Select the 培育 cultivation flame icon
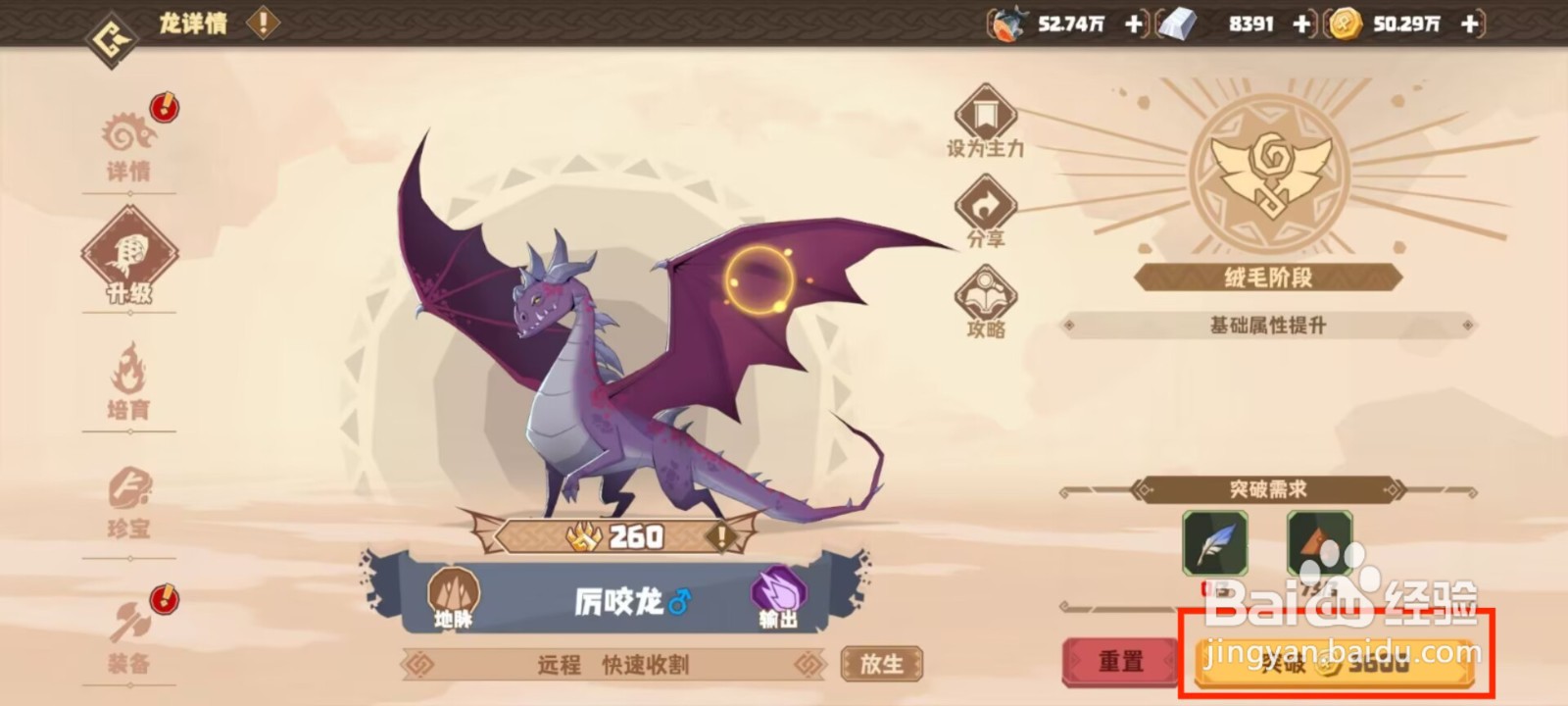This screenshot has height=706, width=1568. tap(127, 378)
